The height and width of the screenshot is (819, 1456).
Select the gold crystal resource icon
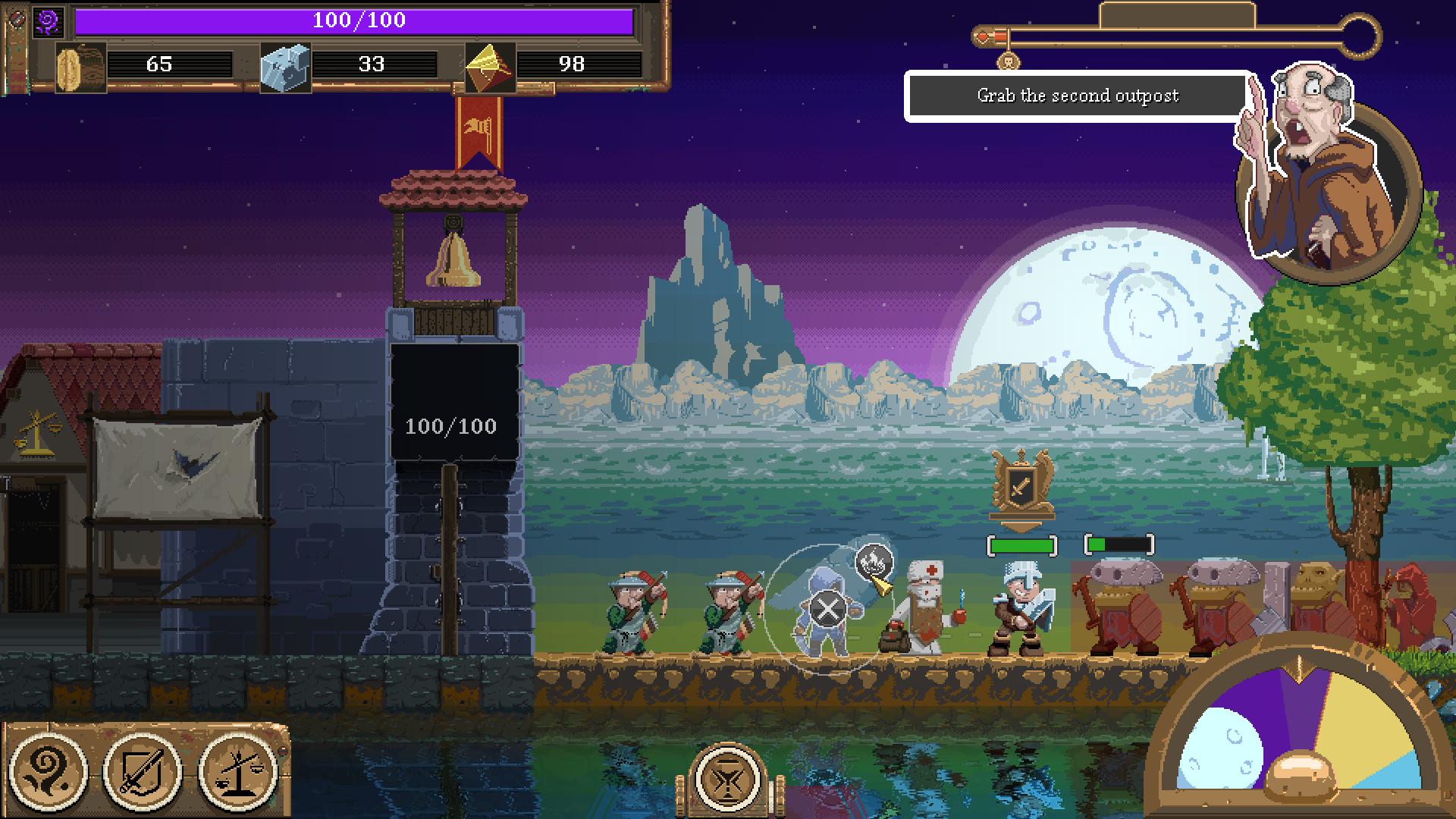point(490,67)
